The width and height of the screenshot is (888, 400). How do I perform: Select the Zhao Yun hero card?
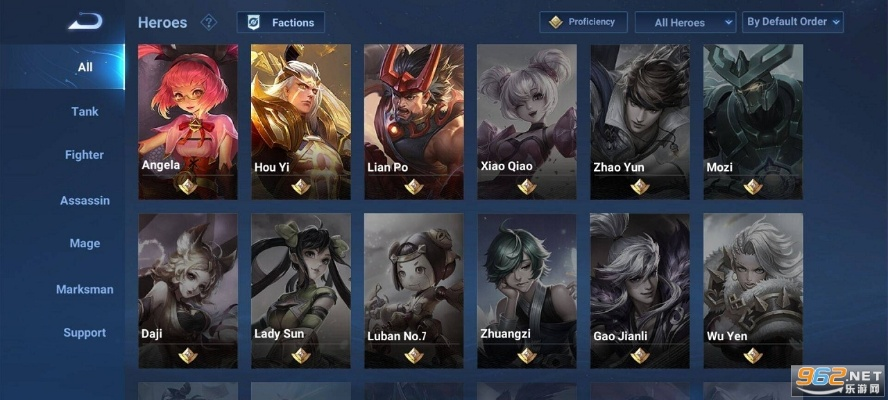tap(640, 120)
